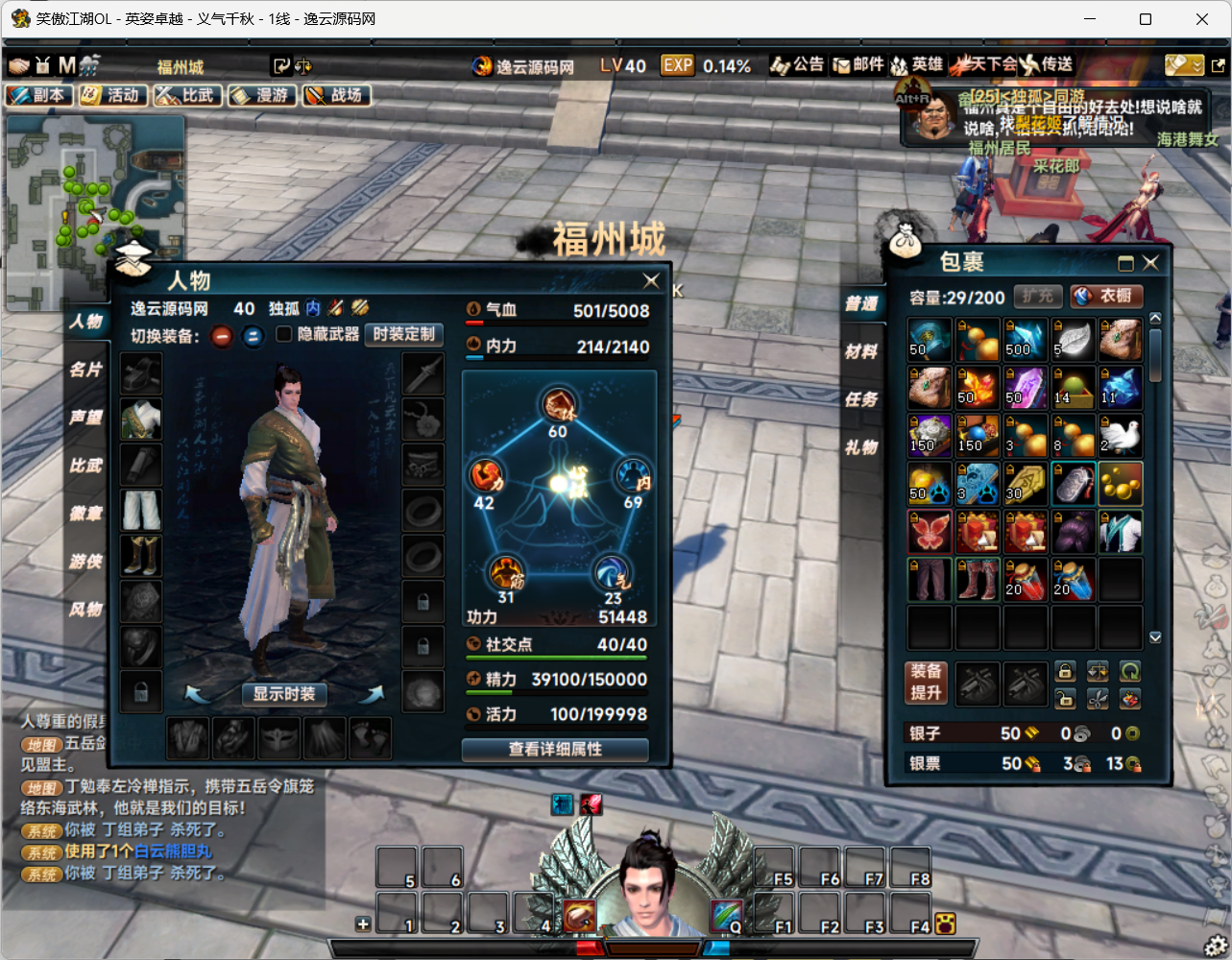Open the 衣橱 wardrobe
The width and height of the screenshot is (1232, 960).
point(1106,296)
